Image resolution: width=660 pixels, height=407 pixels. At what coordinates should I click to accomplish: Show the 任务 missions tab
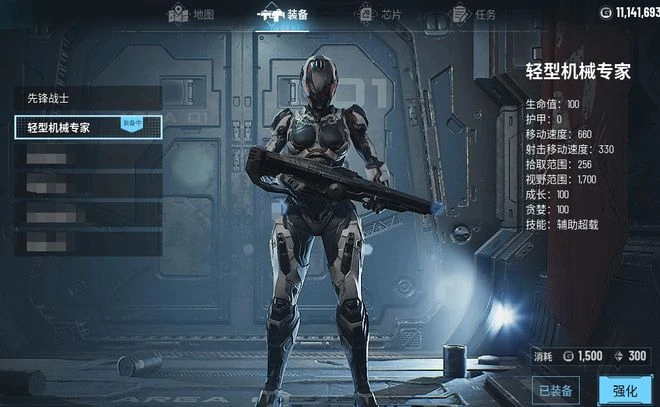[x=473, y=14]
